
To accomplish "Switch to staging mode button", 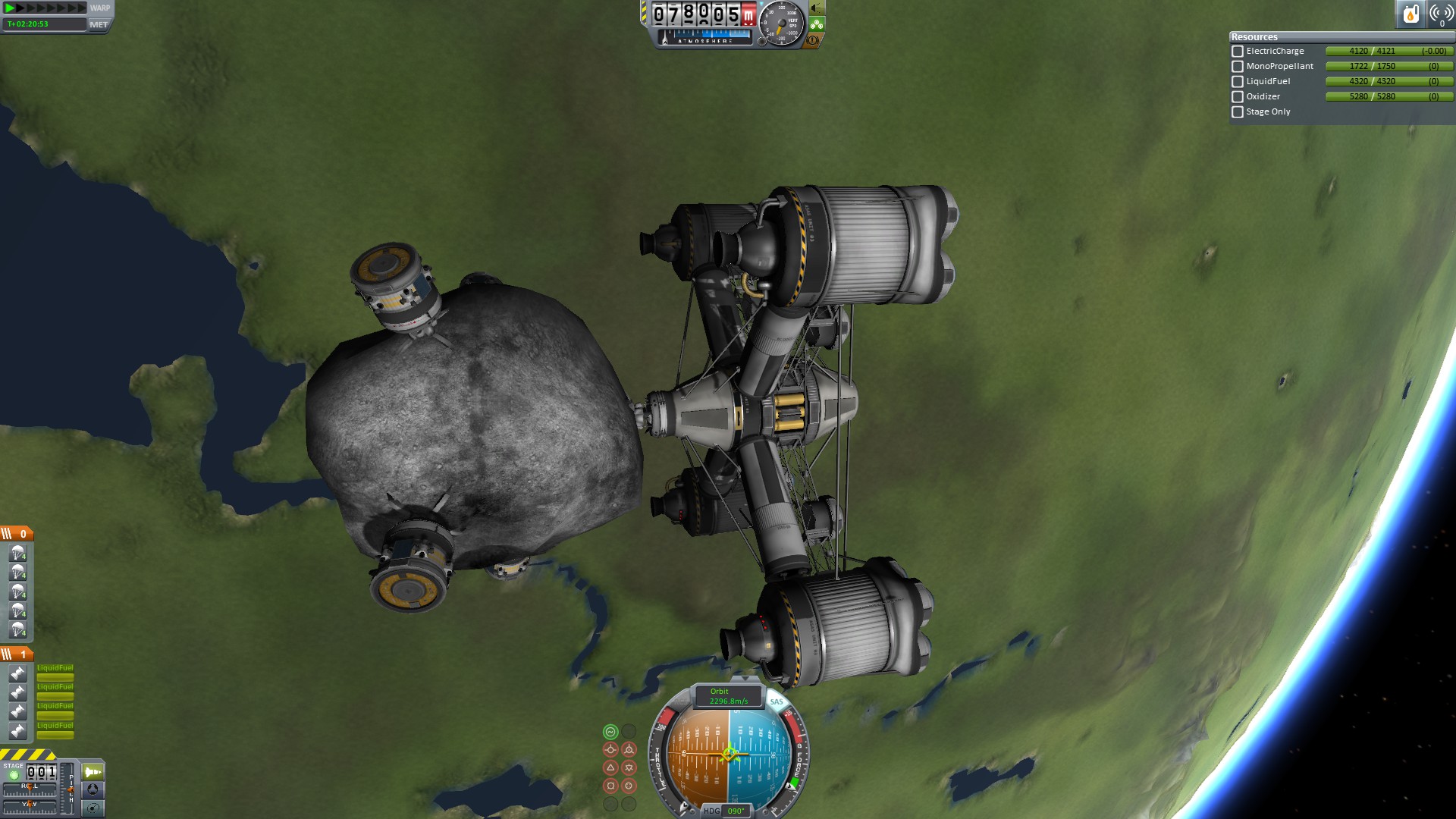I will pos(93,772).
